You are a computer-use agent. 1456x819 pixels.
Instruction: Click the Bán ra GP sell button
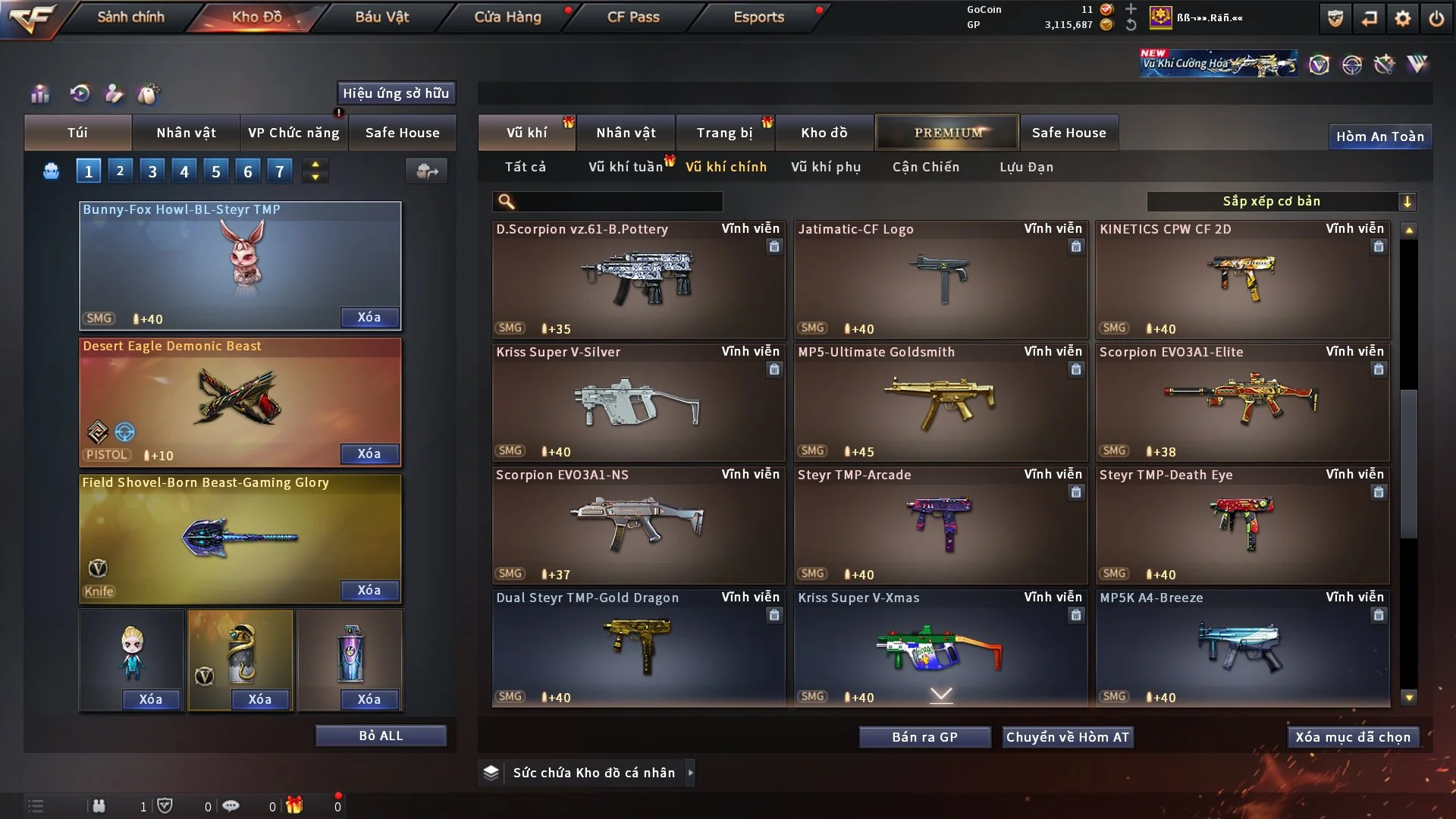[x=924, y=737]
